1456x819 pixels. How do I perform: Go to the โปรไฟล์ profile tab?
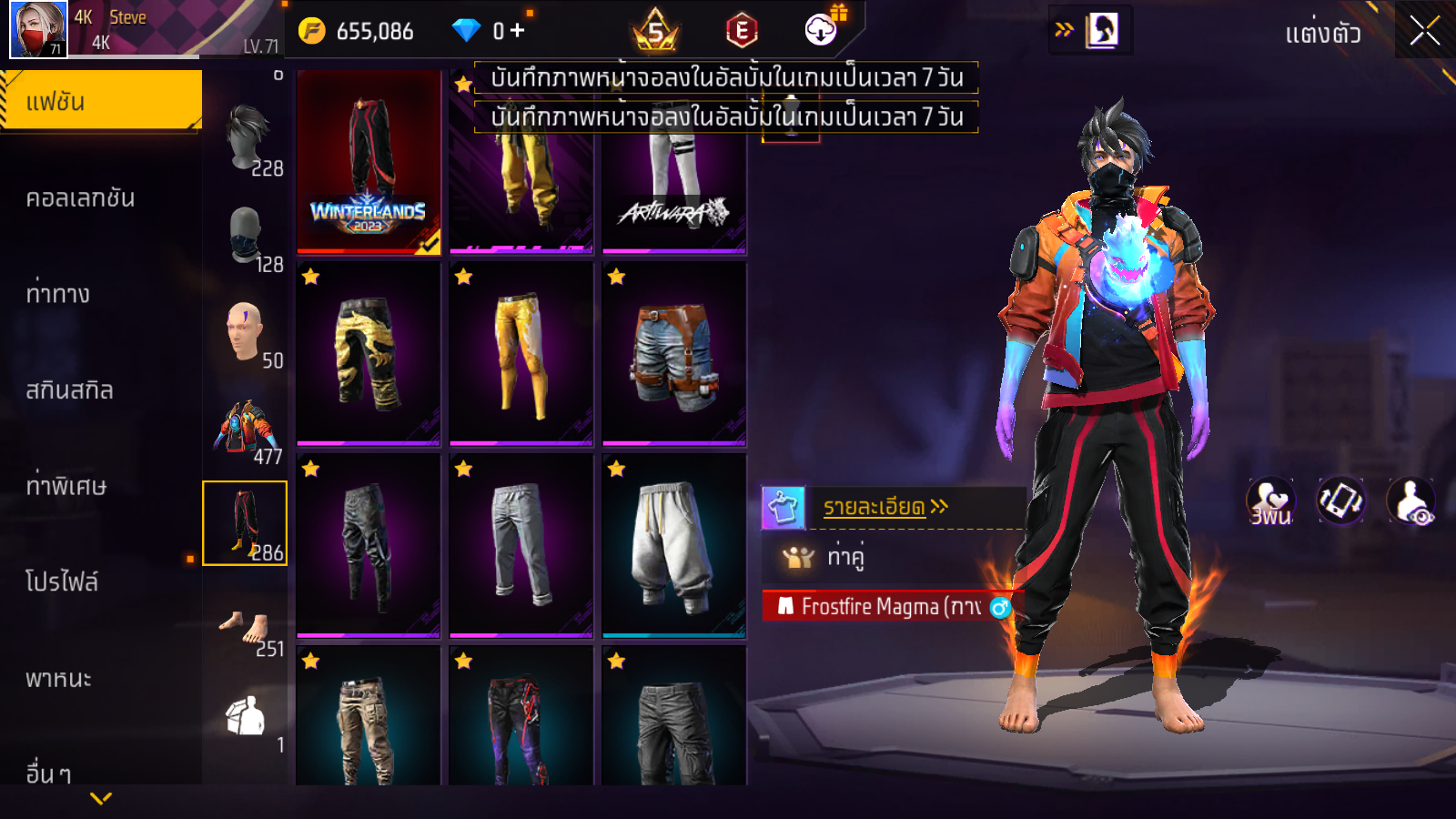click(62, 582)
